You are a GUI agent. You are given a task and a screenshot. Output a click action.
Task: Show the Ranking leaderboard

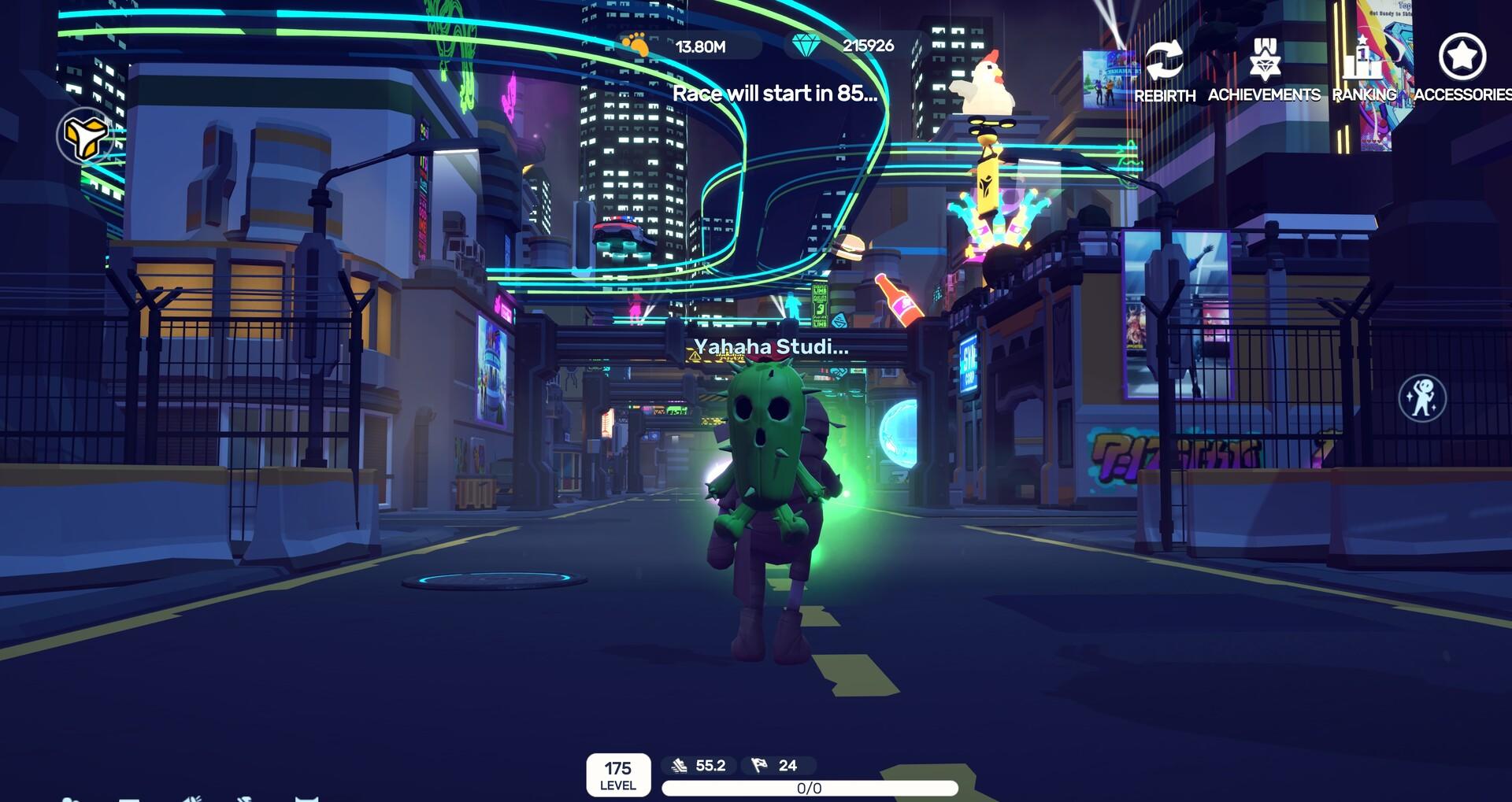1364,69
